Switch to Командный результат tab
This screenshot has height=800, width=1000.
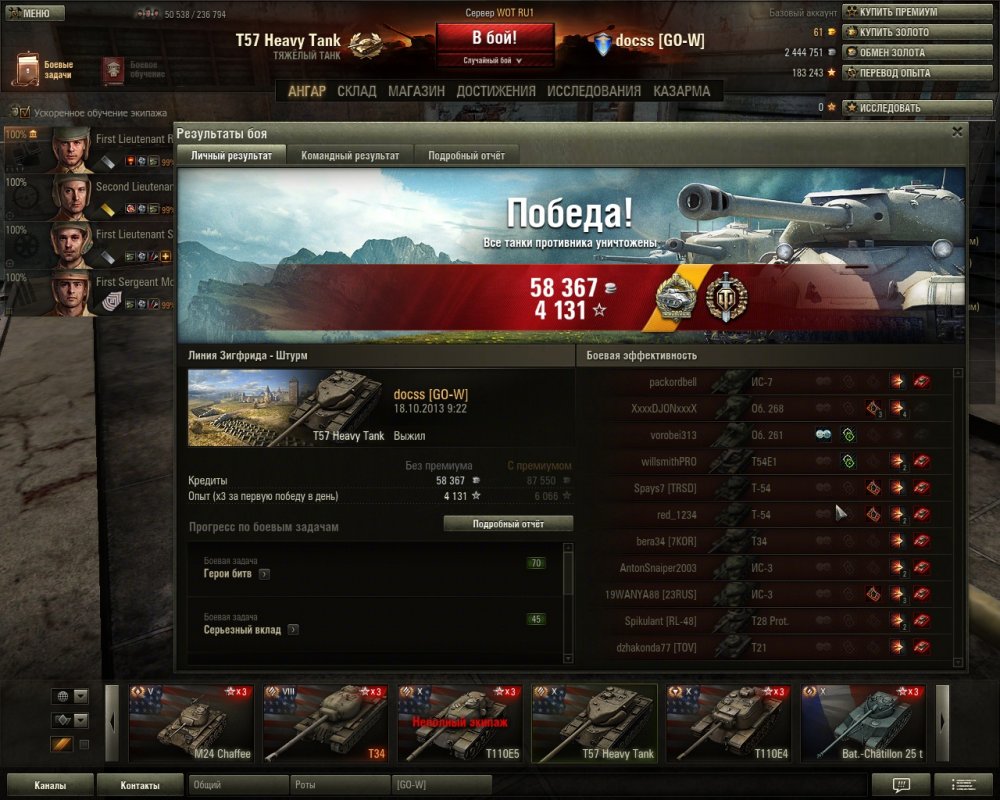coord(350,155)
